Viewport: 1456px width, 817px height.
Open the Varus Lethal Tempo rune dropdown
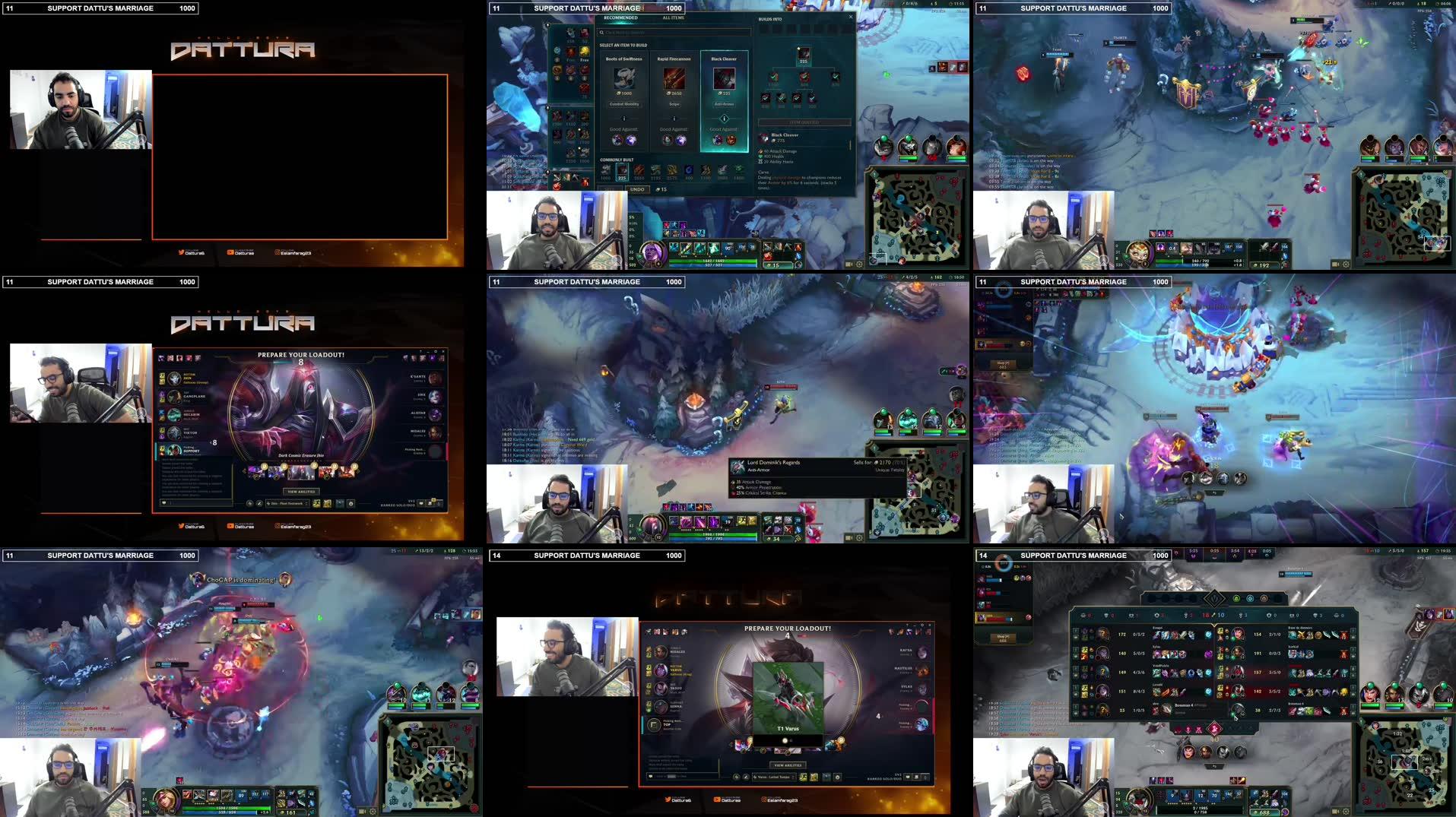point(774,777)
